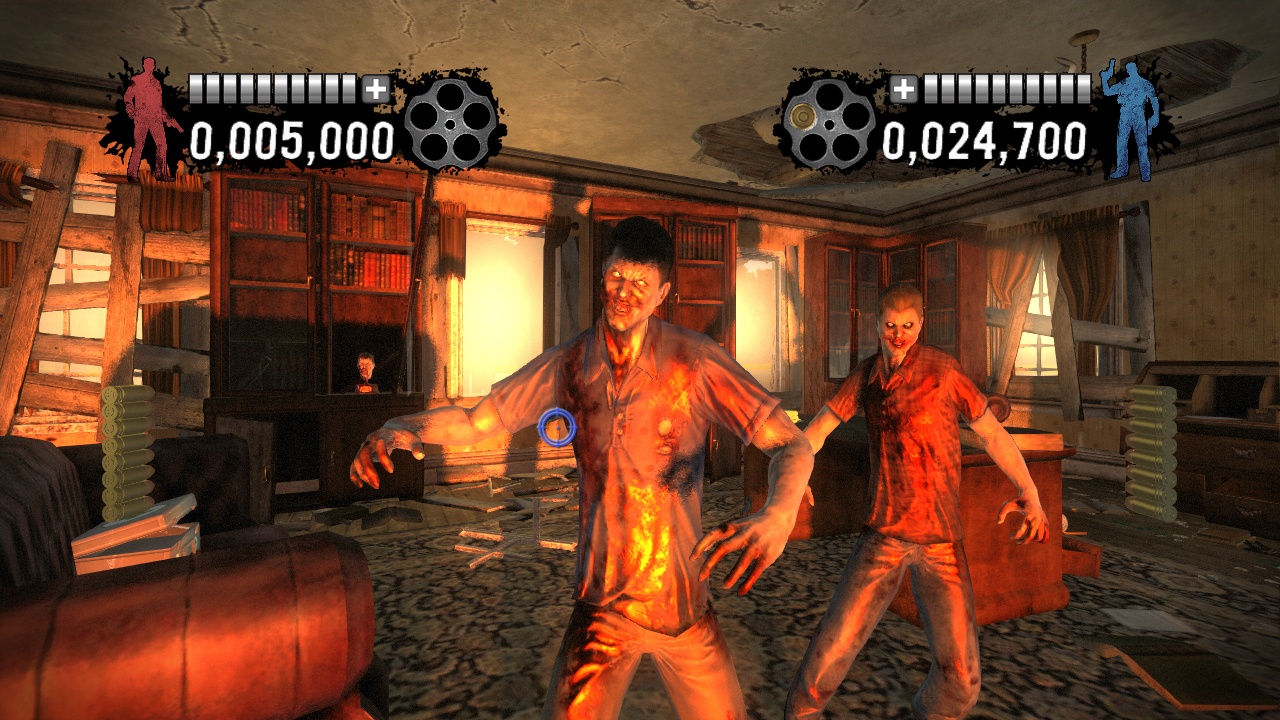Select Player 1's revolver cylinder ammo icon
This screenshot has height=720, width=1280.
click(452, 125)
